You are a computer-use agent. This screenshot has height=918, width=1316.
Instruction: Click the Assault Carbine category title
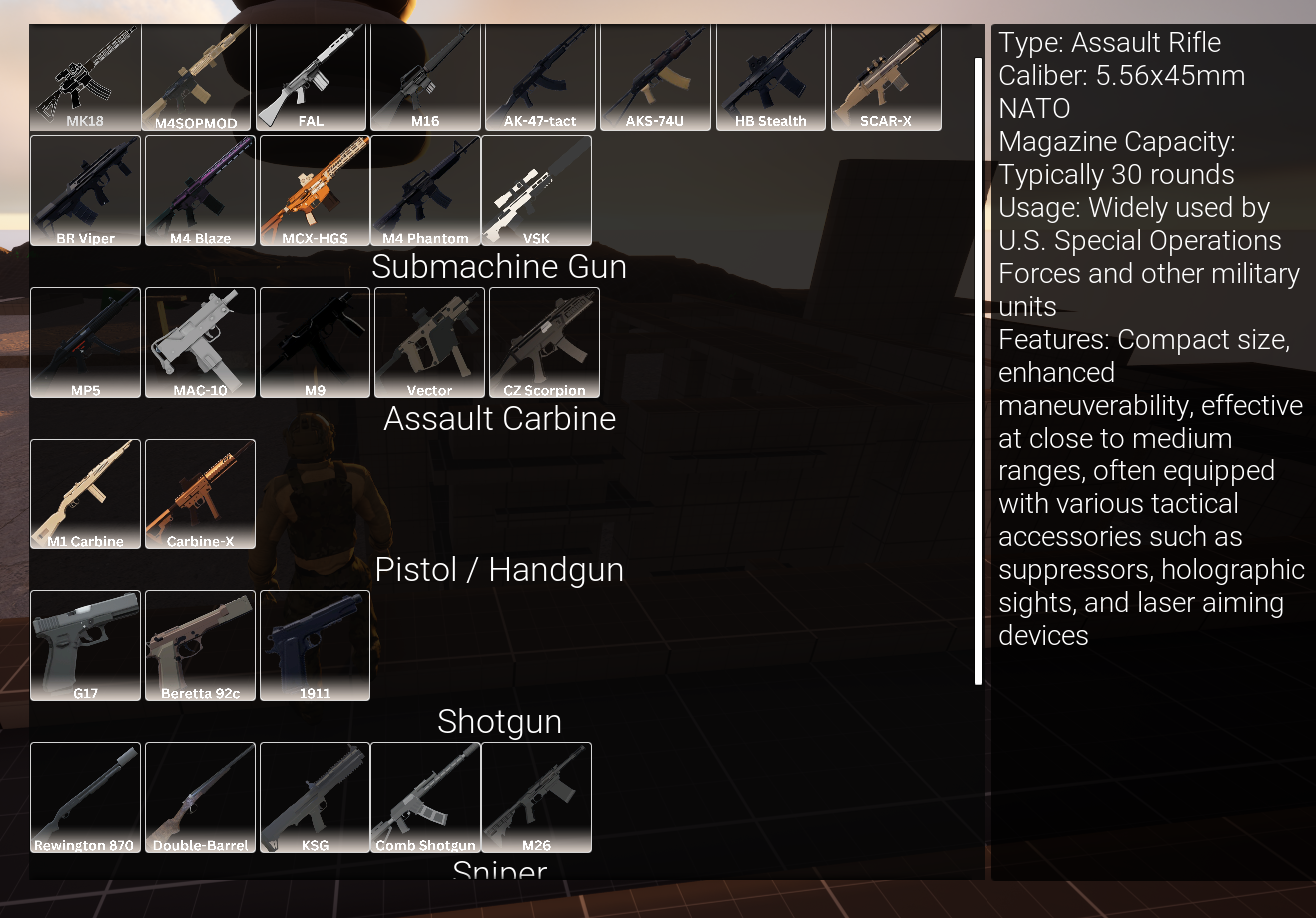coord(499,419)
